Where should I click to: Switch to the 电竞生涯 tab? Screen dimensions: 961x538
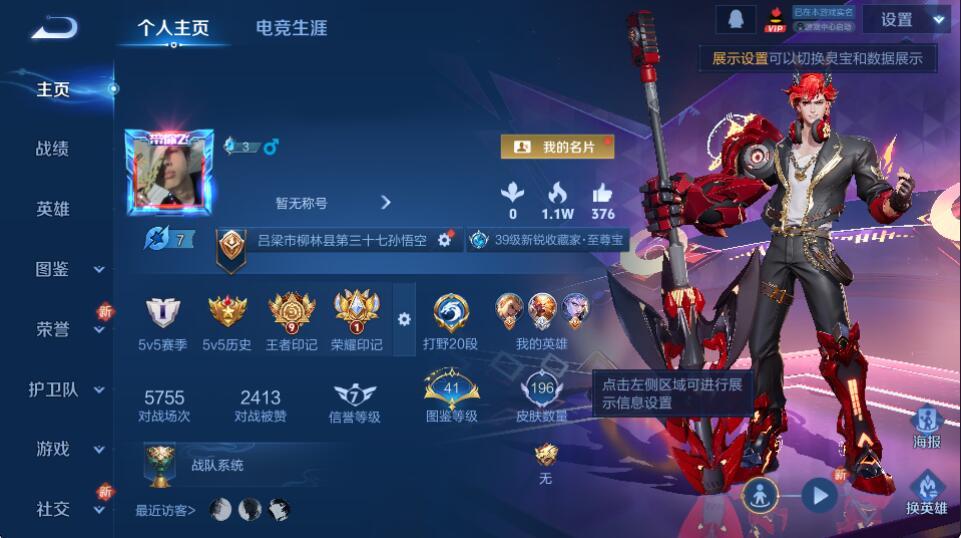click(291, 28)
